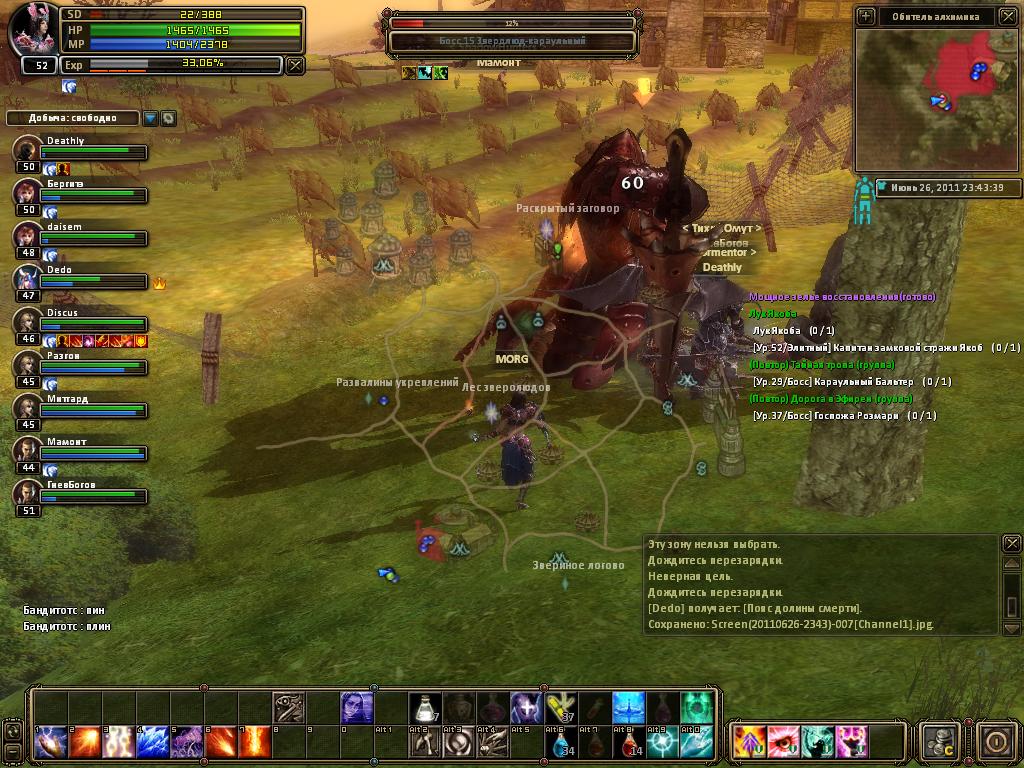Cast the ice shard skill in slot 4

click(x=152, y=742)
